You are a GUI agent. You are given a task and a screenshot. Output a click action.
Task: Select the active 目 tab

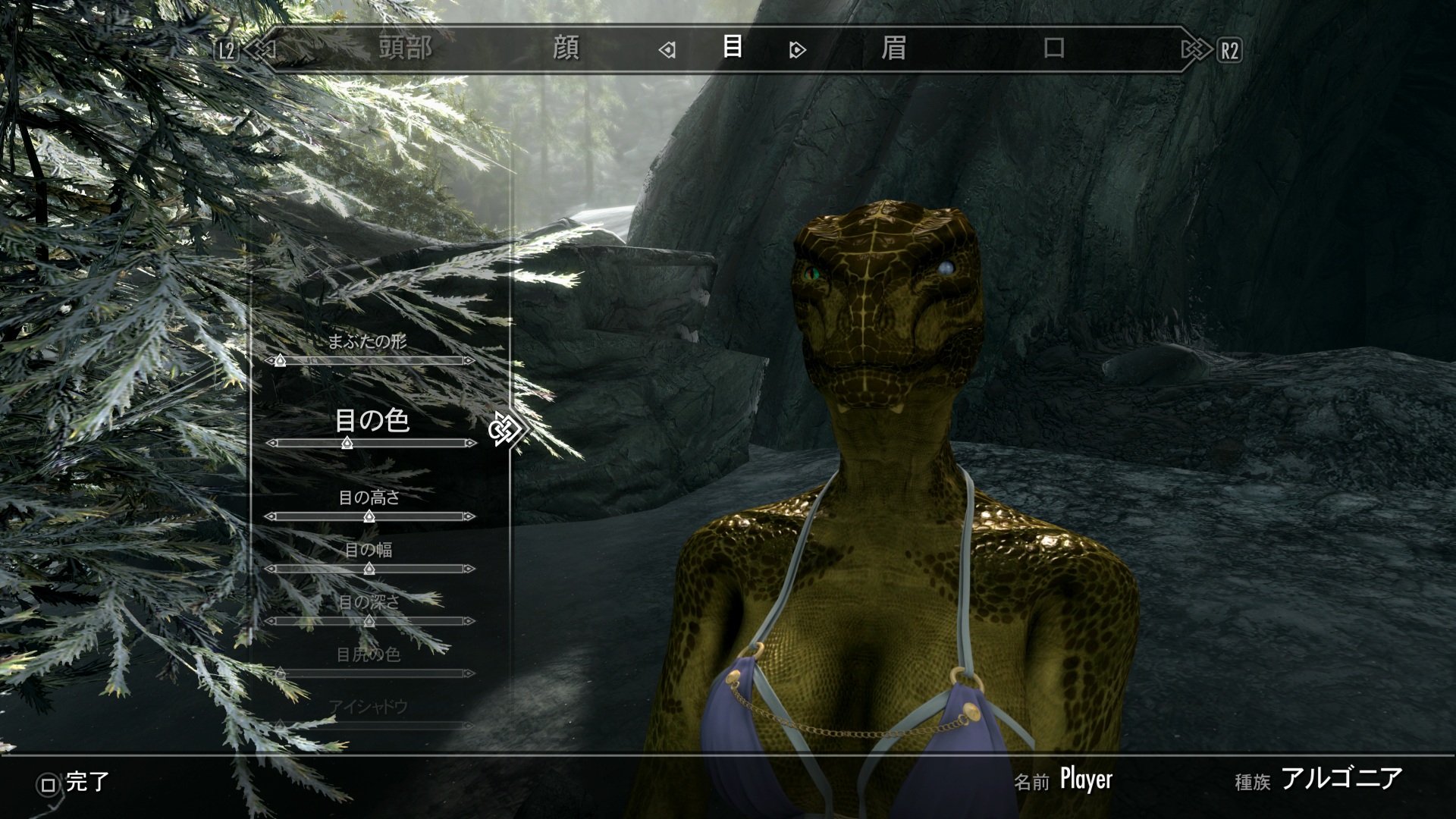(732, 47)
